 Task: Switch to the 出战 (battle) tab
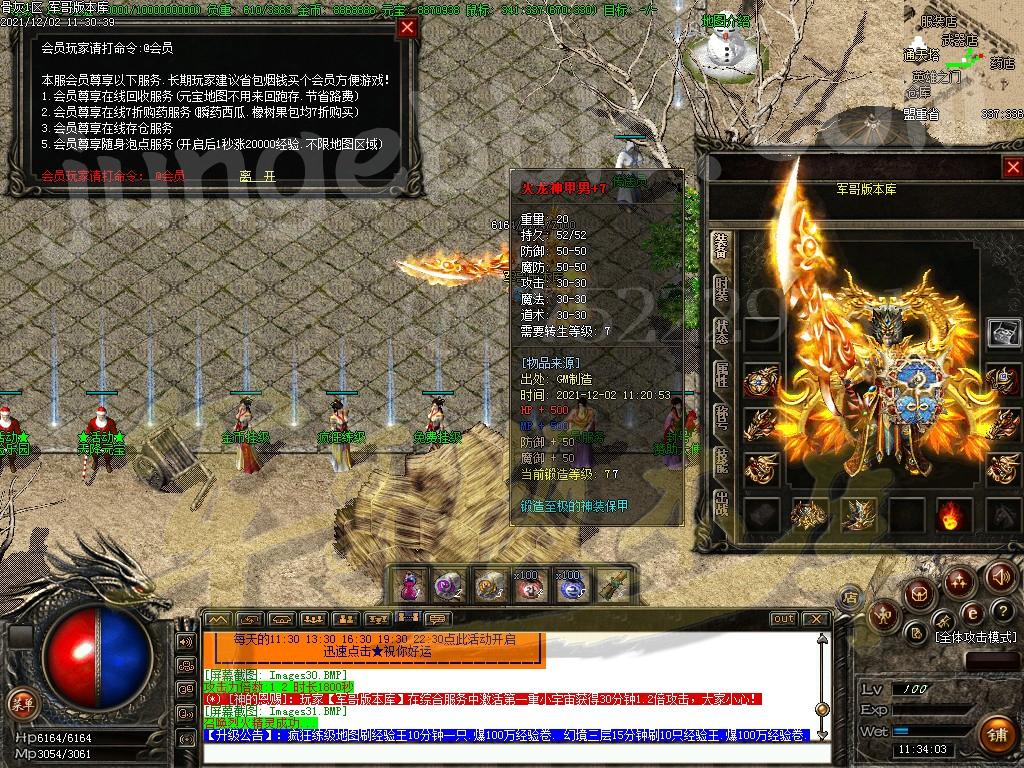[x=721, y=503]
